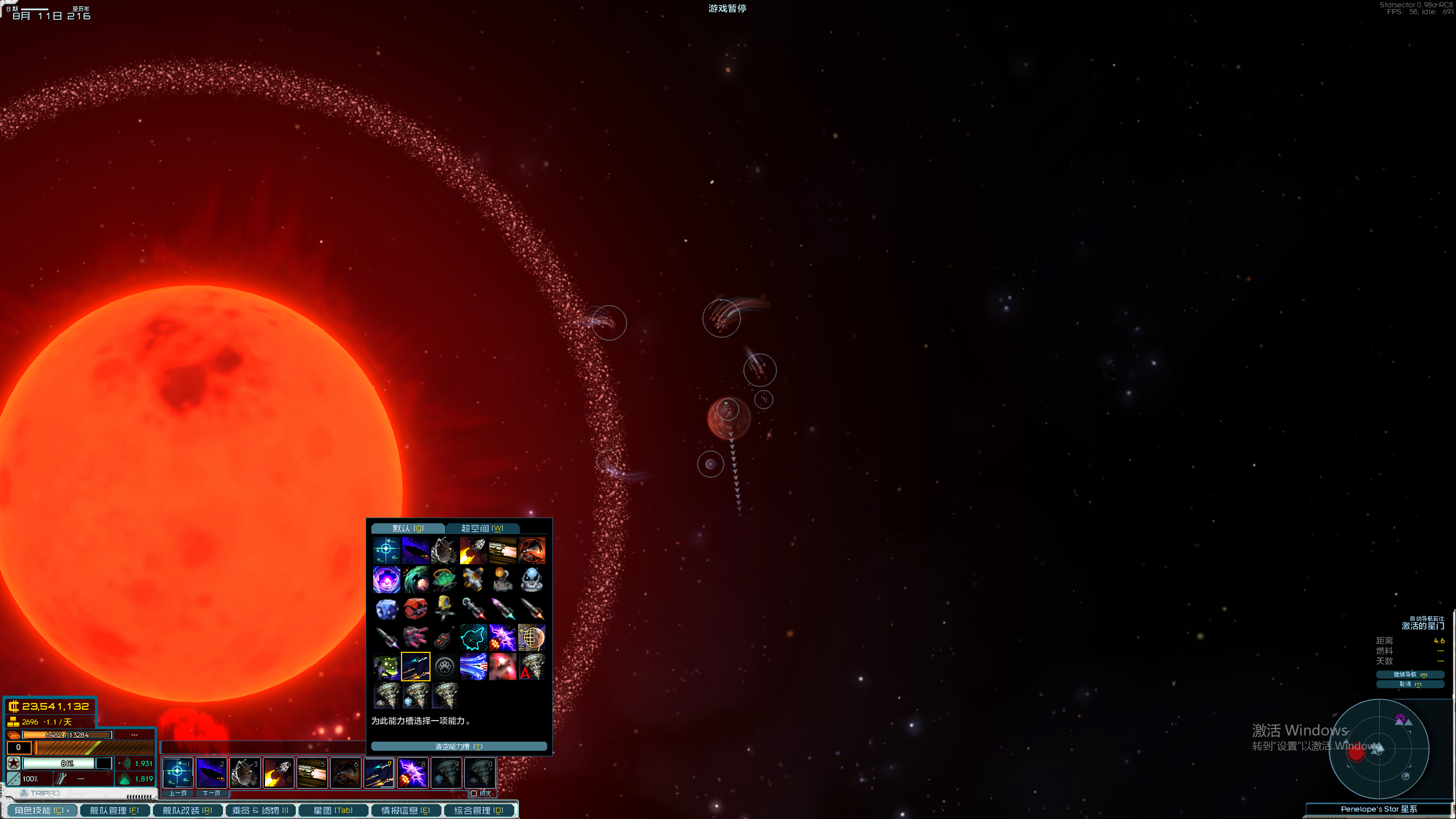This screenshot has height=819, width=1456.
Task: Select the walkie-talkie transmitter icon in picker
Action: click(445, 638)
